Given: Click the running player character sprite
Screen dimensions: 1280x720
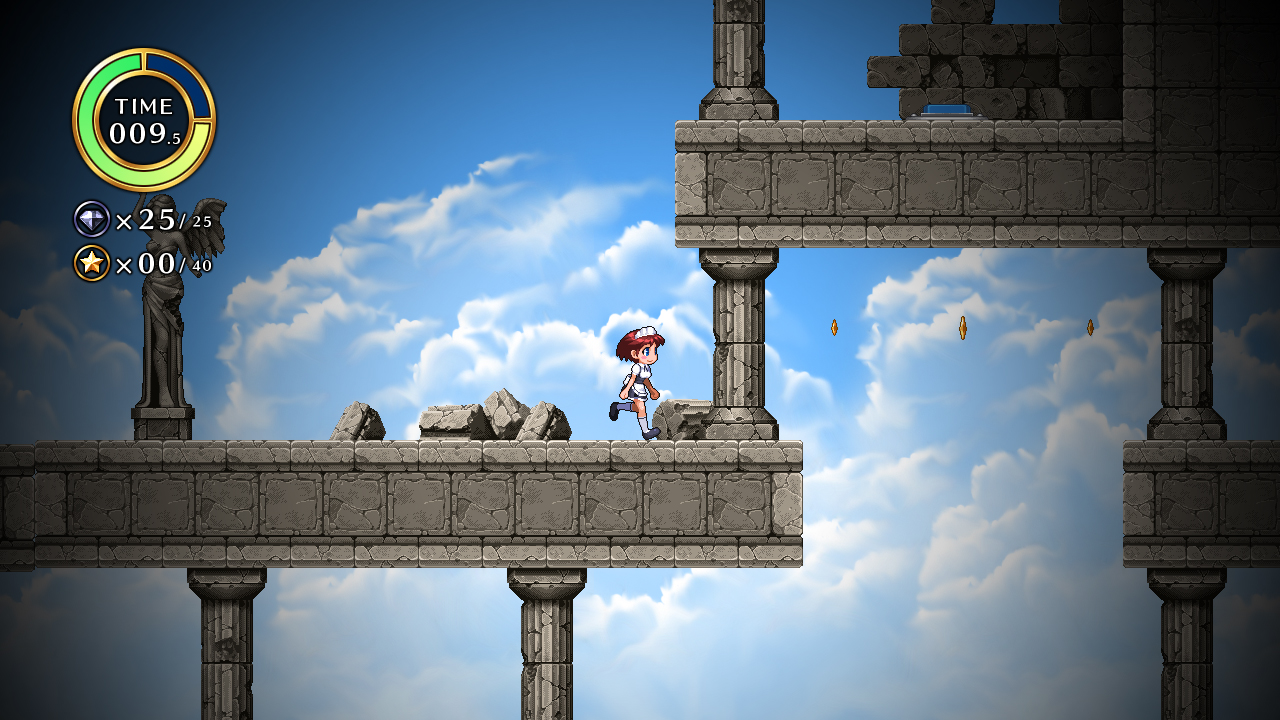Looking at the screenshot, I should (636, 382).
